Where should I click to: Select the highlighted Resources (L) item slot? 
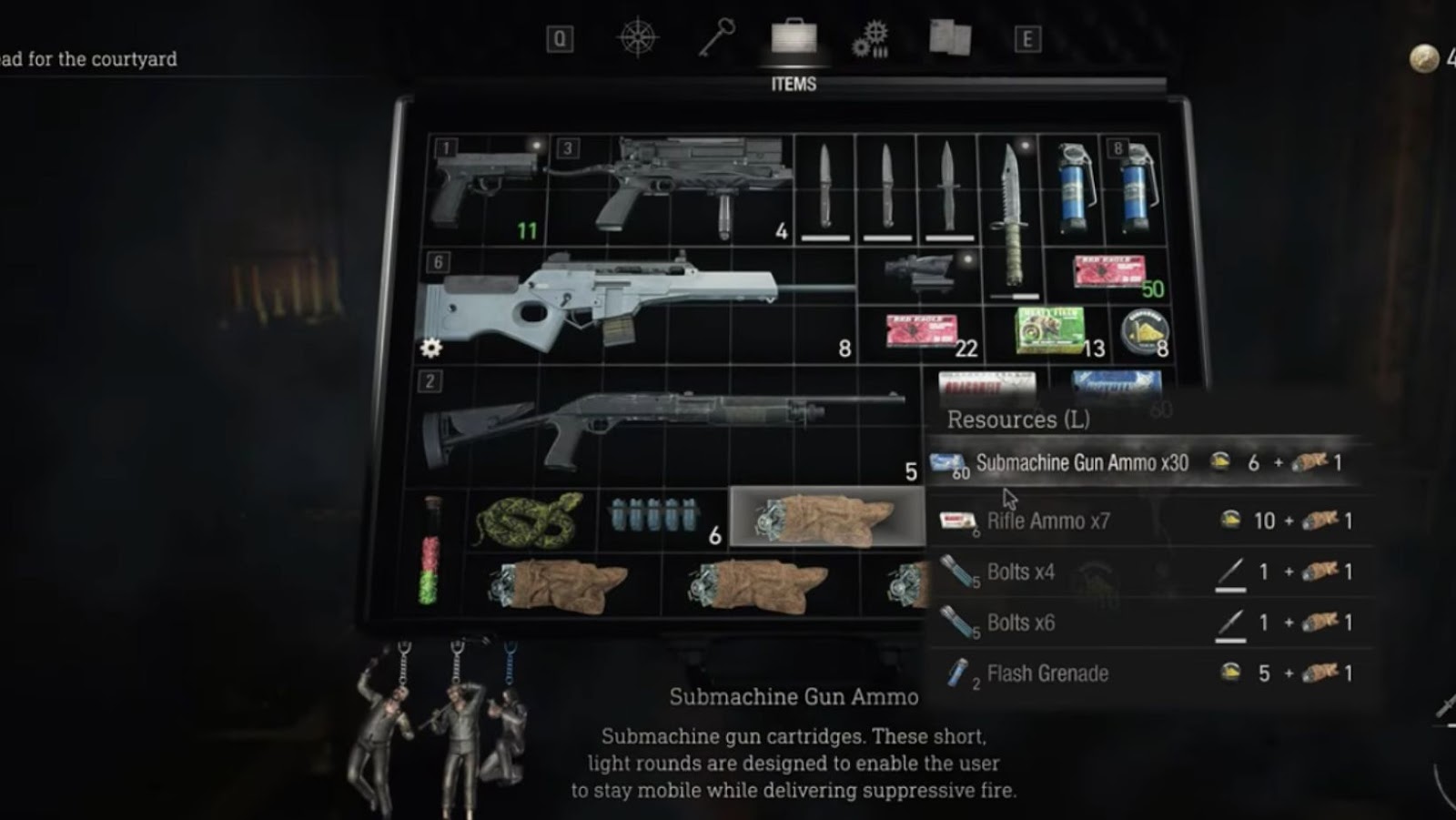(x=826, y=517)
